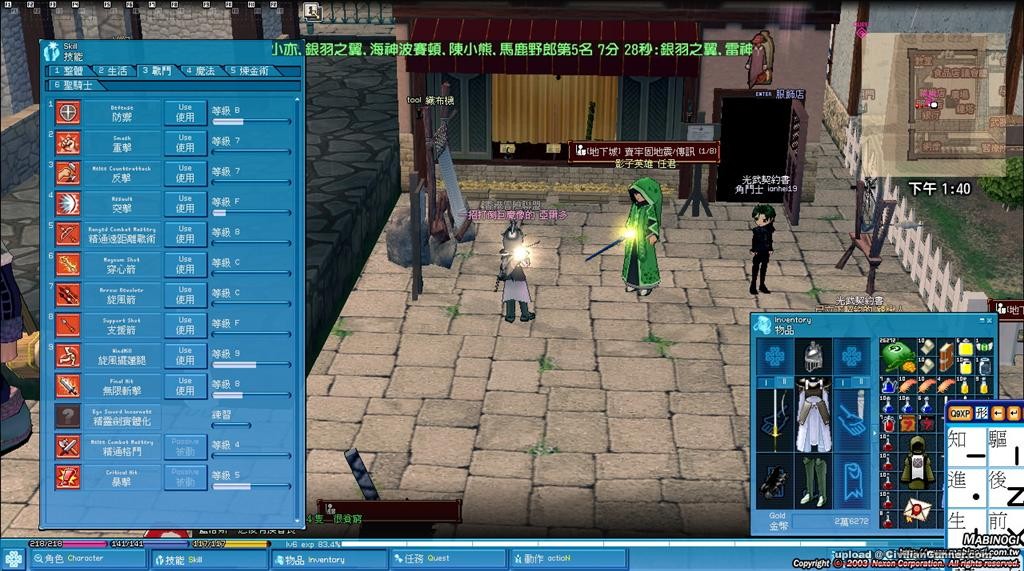Click the Windmill skill icon
The width and height of the screenshot is (1024, 571).
[68, 355]
